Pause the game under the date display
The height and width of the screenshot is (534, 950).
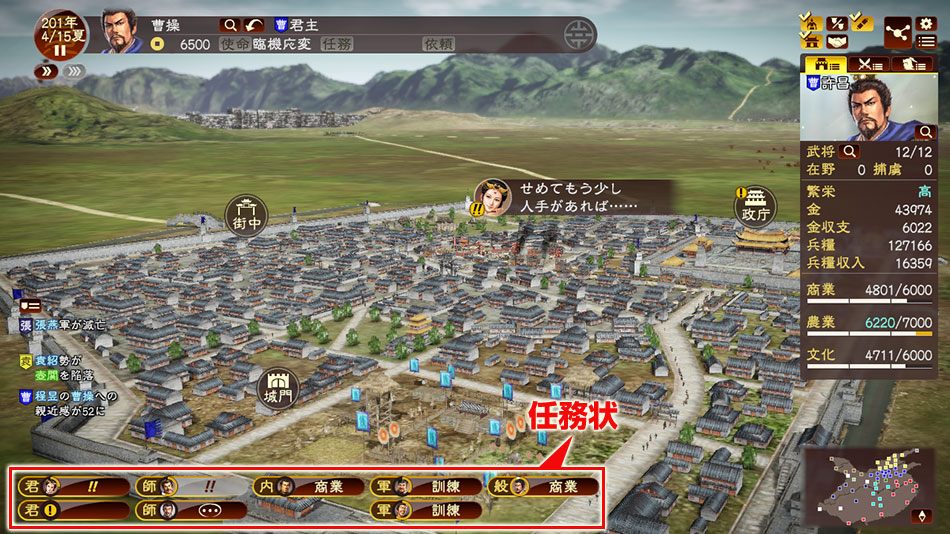tap(59, 50)
